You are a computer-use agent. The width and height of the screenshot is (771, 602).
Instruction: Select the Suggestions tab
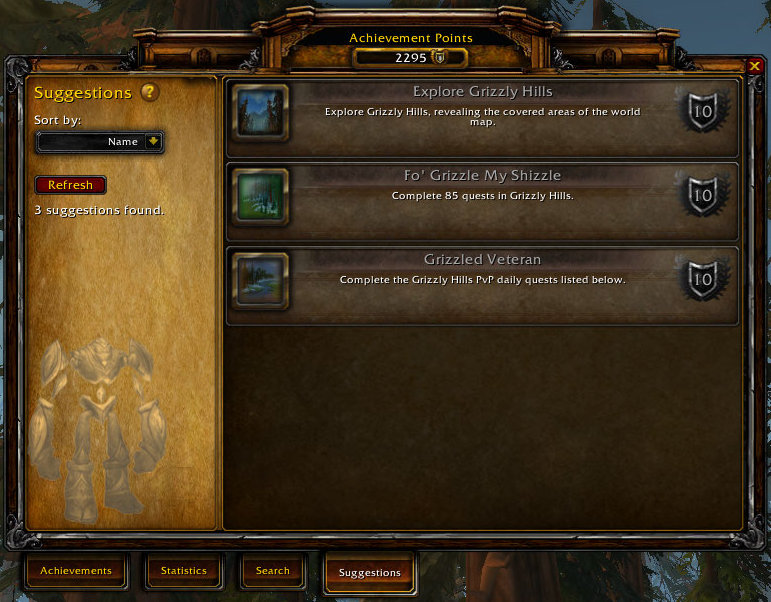[369, 573]
